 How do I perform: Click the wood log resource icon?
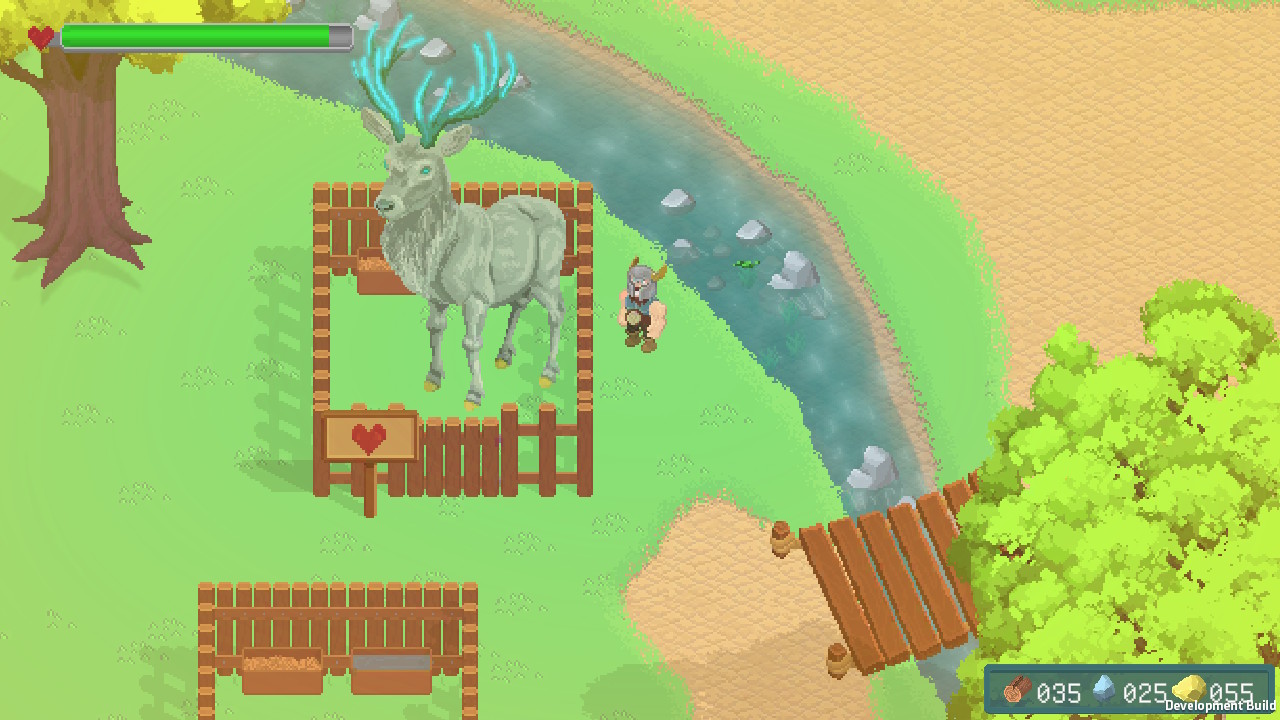click(x=1018, y=690)
